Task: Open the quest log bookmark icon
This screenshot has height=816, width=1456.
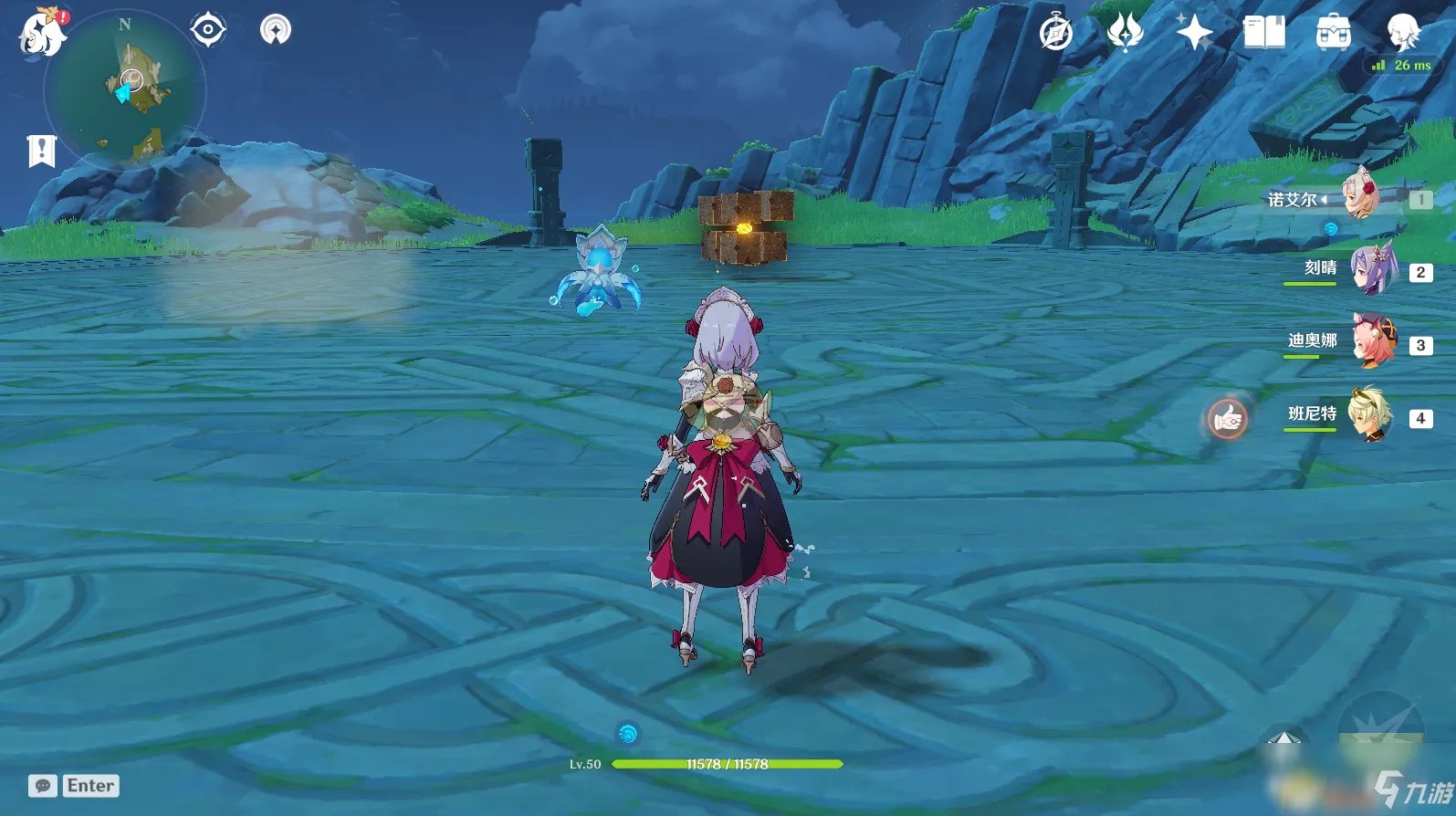Action: [42, 151]
